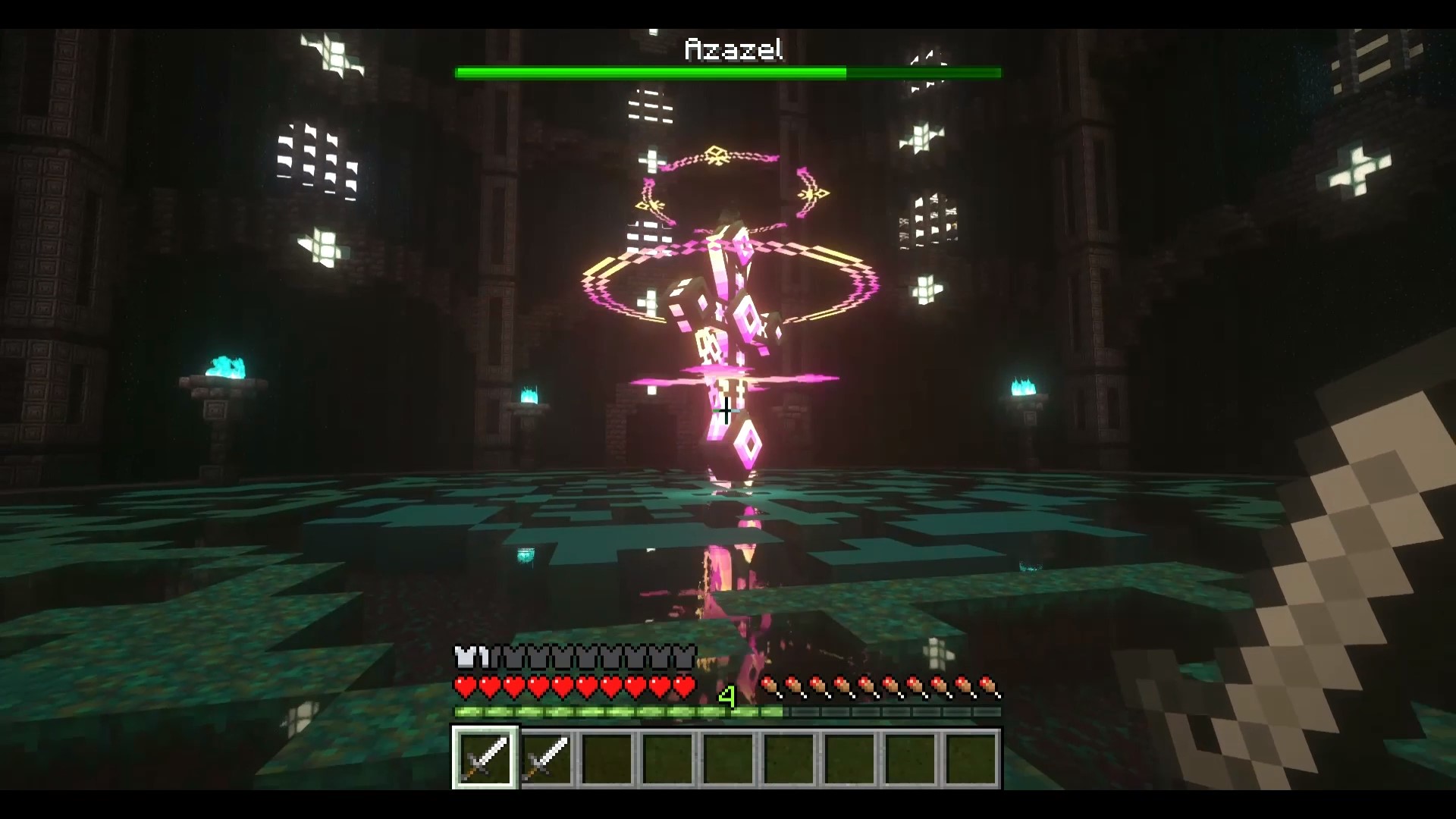The image size is (1456, 819).
Task: Click the empty end of the boss bar
Action: (925, 73)
